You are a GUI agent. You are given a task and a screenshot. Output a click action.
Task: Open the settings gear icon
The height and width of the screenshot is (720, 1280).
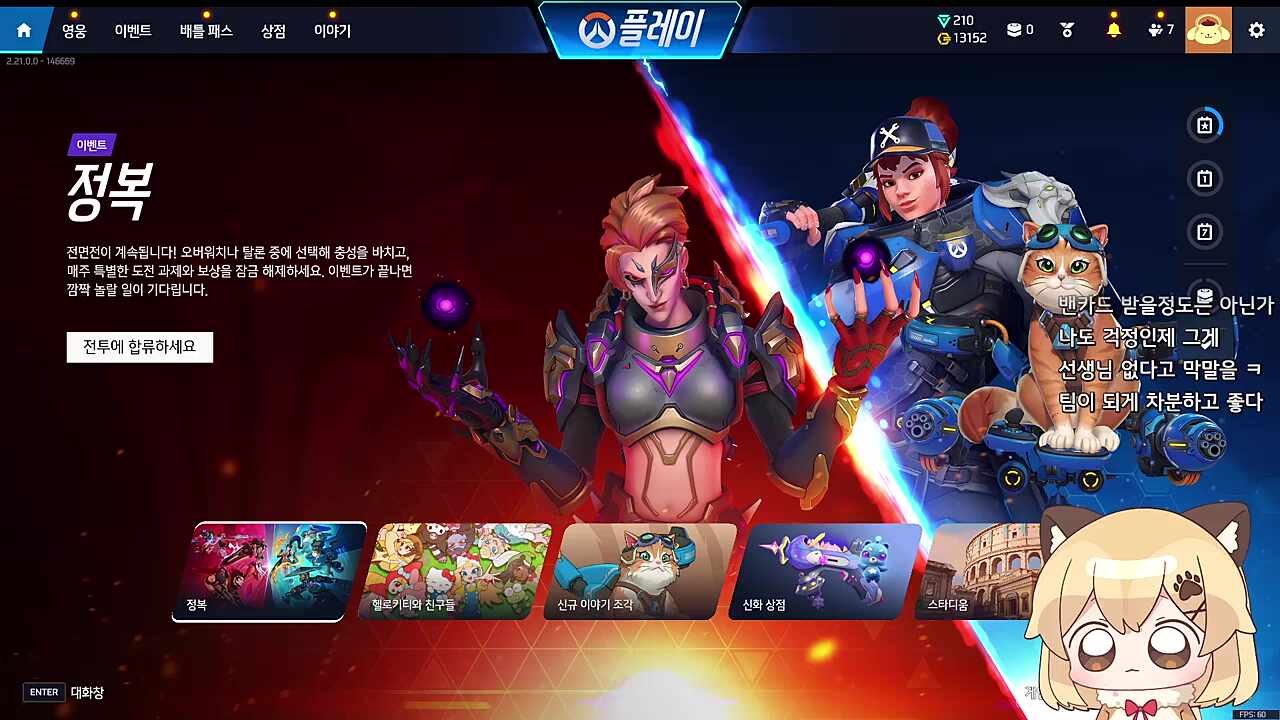coord(1256,29)
